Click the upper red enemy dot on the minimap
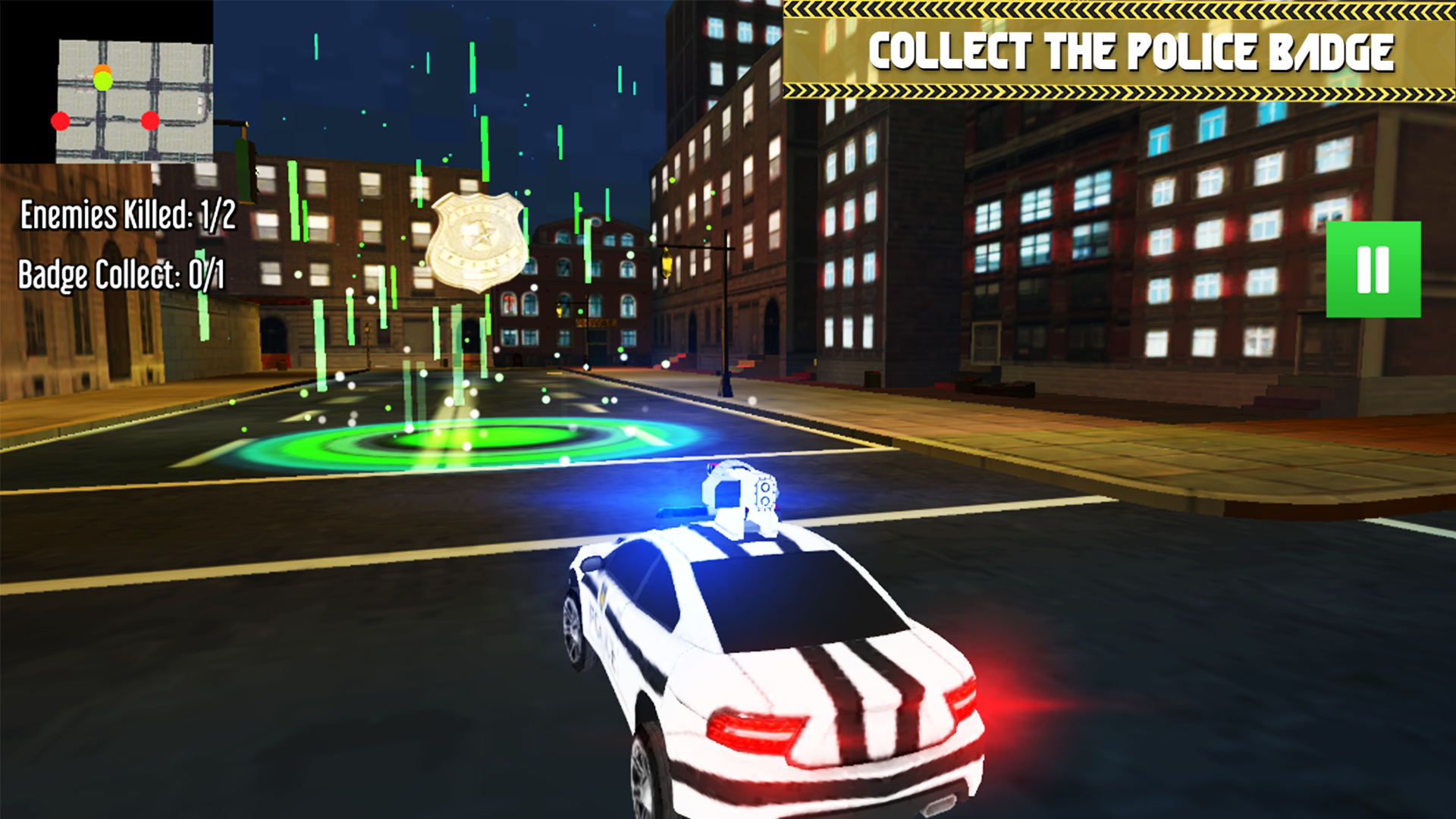Screen dimensions: 1456x819 (x=61, y=120)
